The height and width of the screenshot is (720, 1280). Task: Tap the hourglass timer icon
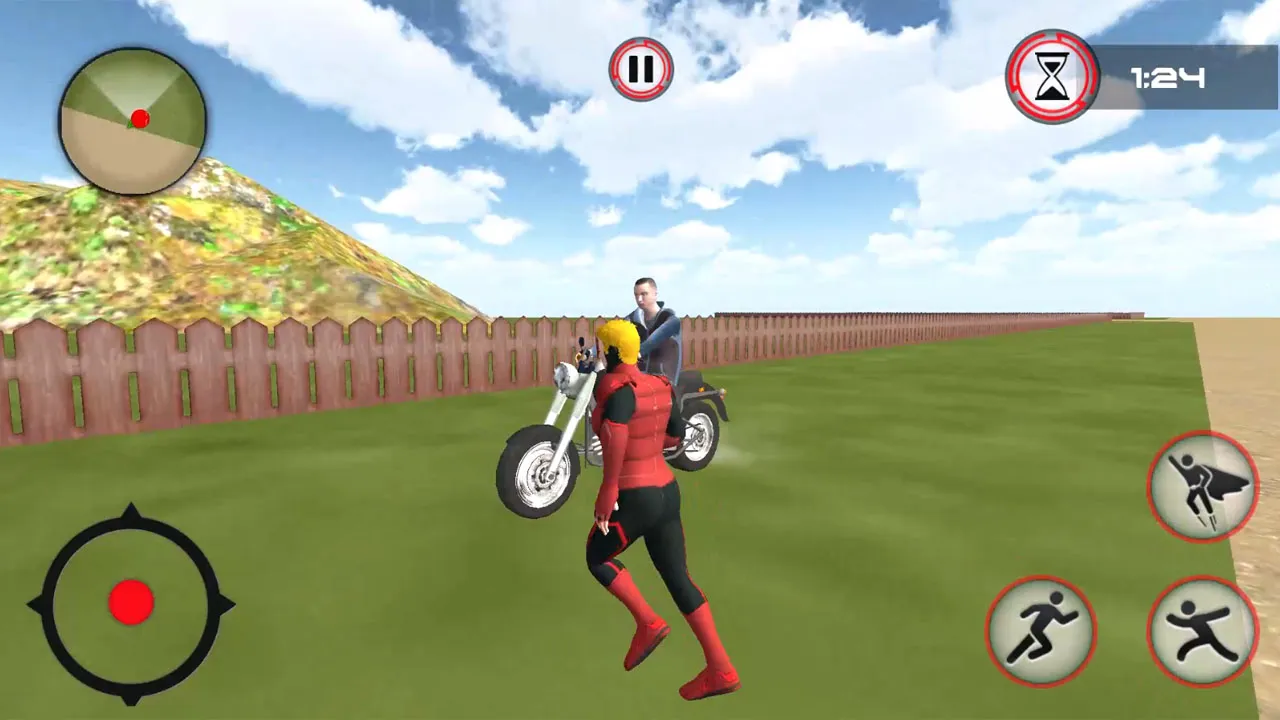(x=1052, y=75)
